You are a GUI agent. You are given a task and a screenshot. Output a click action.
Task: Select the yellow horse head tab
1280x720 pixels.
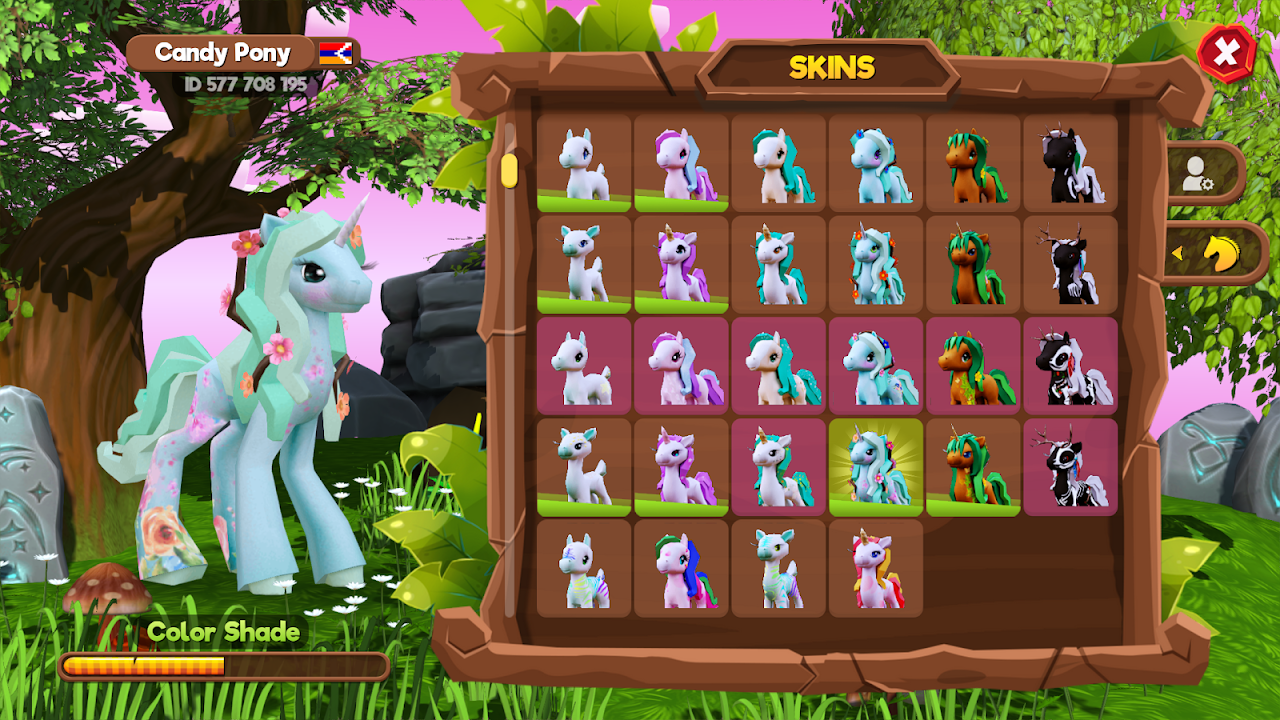(1218, 253)
